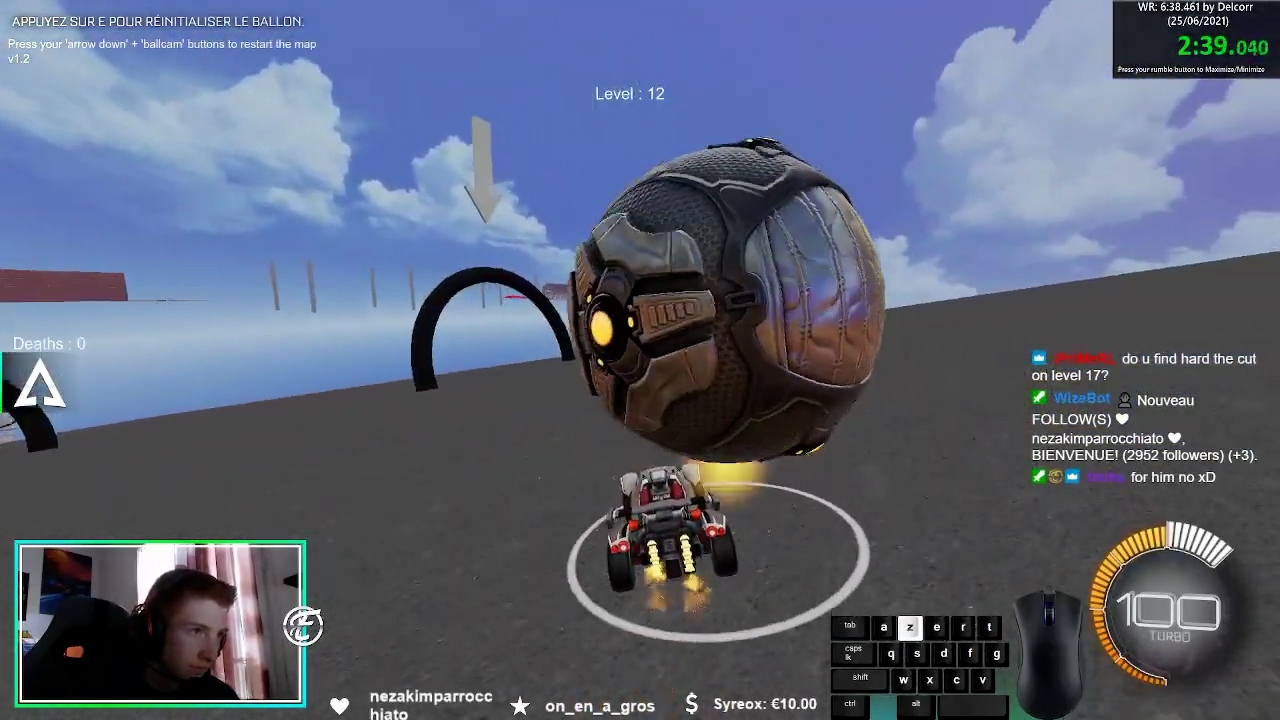Click the green sword moderator badge beside WizeBot
This screenshot has width=1280, height=720.
tap(1039, 398)
